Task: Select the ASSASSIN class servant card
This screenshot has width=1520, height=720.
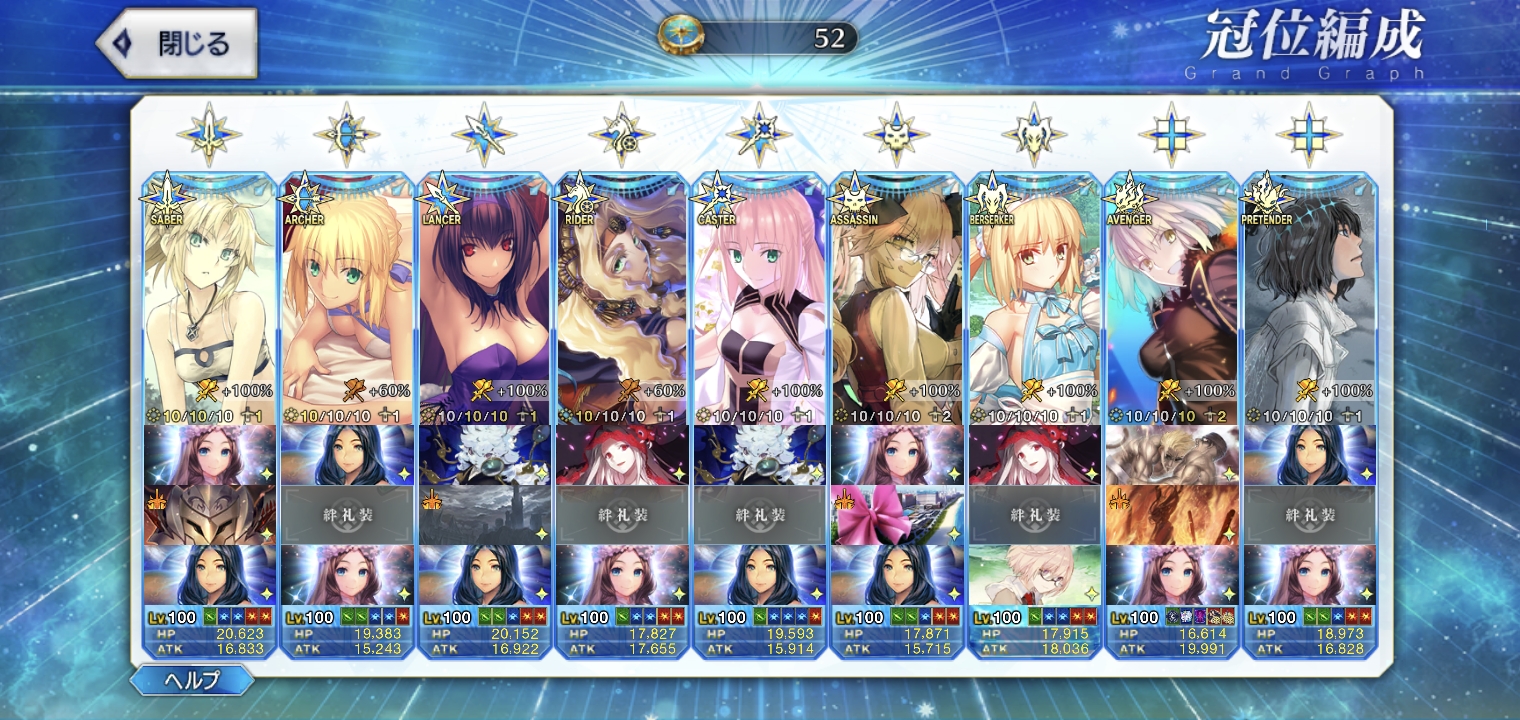Action: pyautogui.click(x=897, y=300)
